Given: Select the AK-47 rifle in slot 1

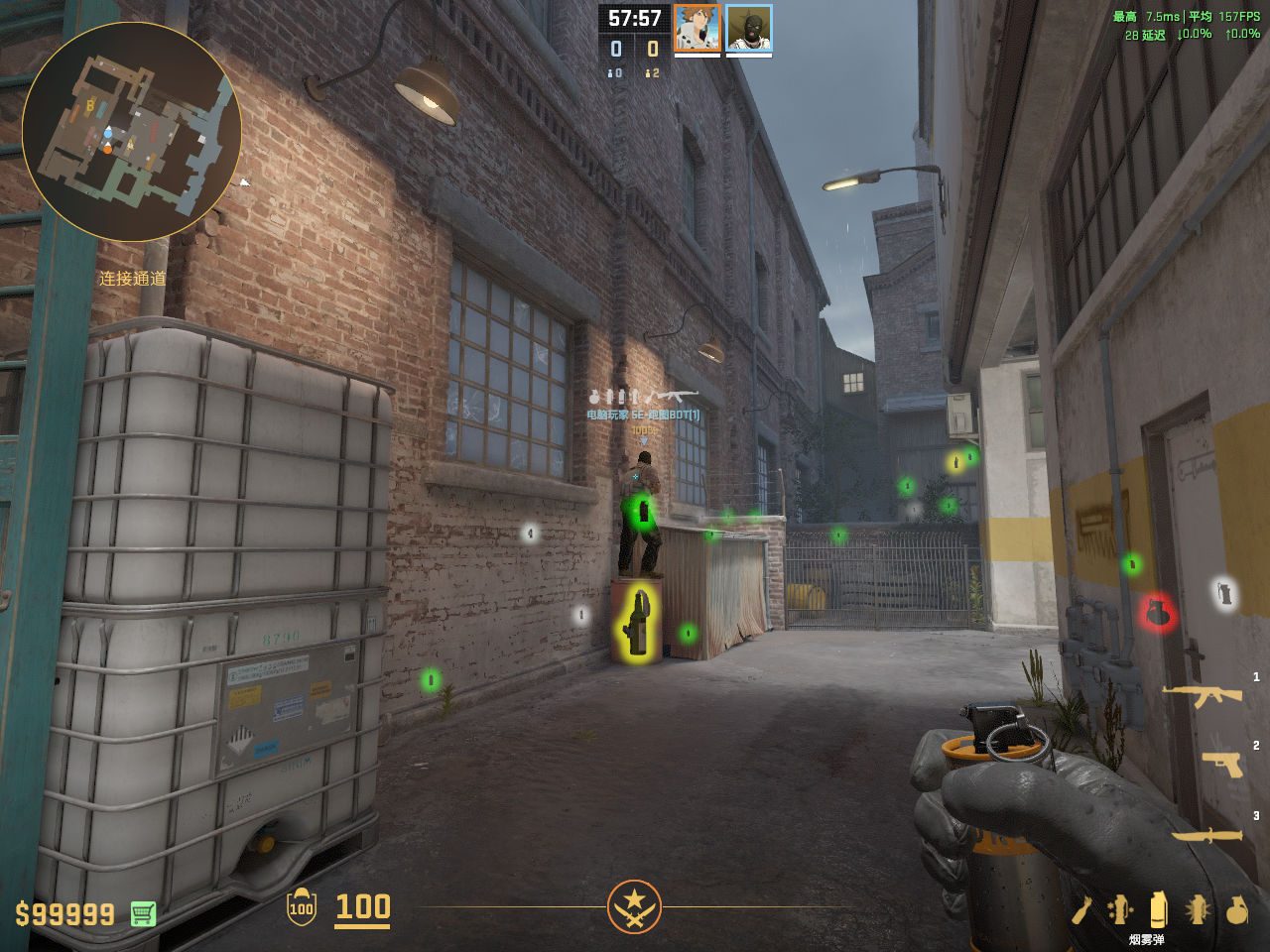Looking at the screenshot, I should [1203, 696].
